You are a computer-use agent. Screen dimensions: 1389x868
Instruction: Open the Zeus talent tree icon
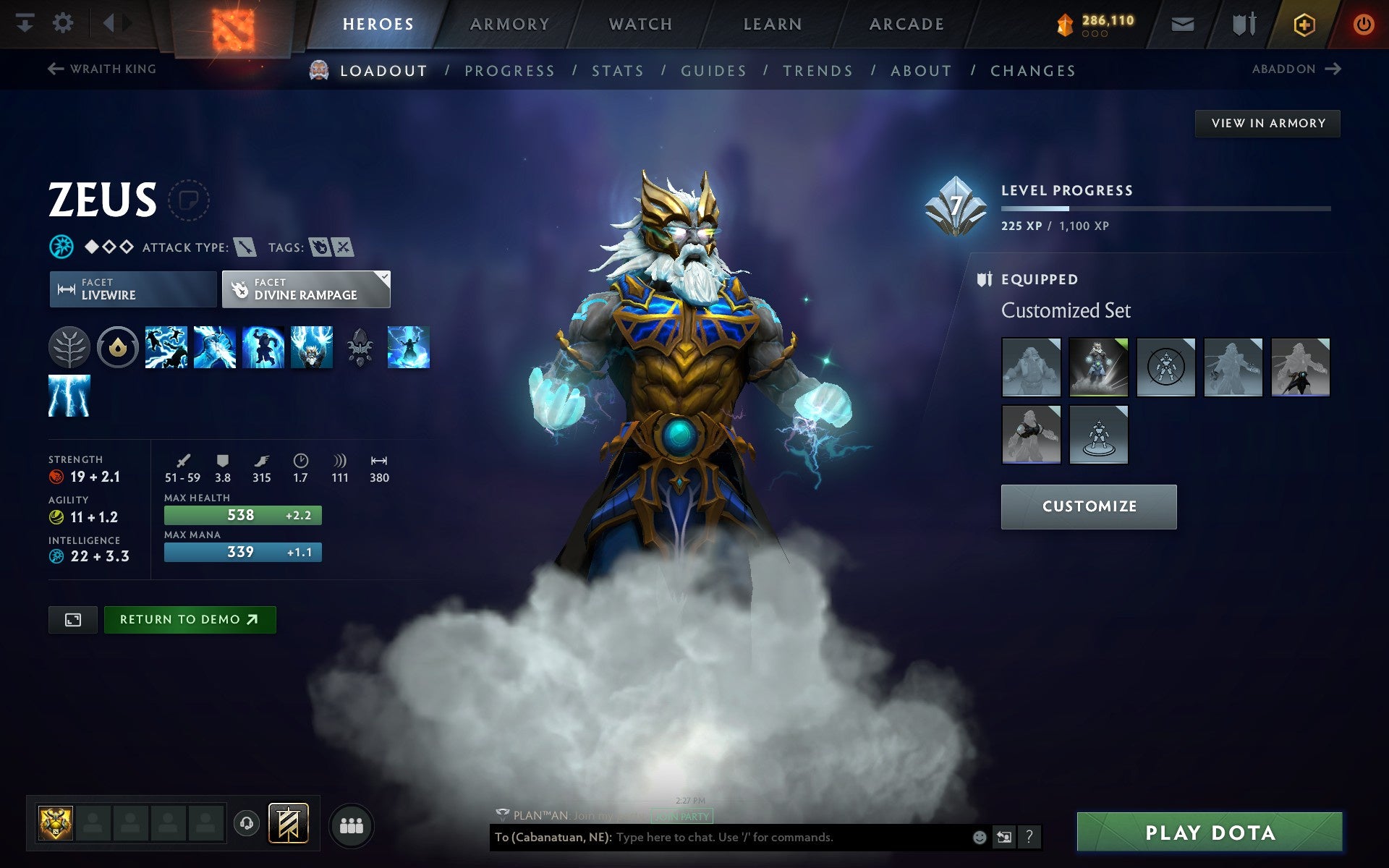pos(69,347)
